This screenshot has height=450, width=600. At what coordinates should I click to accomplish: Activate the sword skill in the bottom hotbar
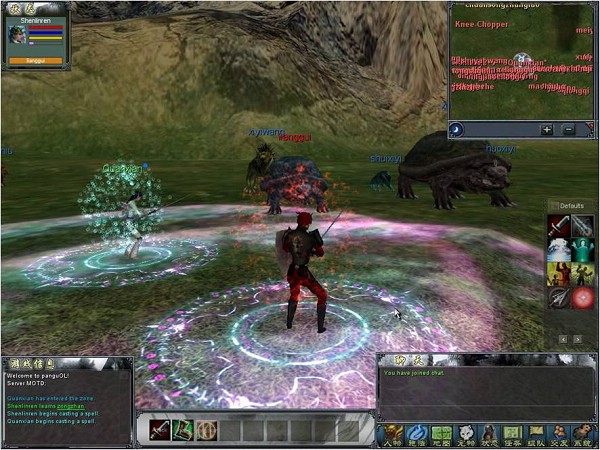click(x=160, y=430)
